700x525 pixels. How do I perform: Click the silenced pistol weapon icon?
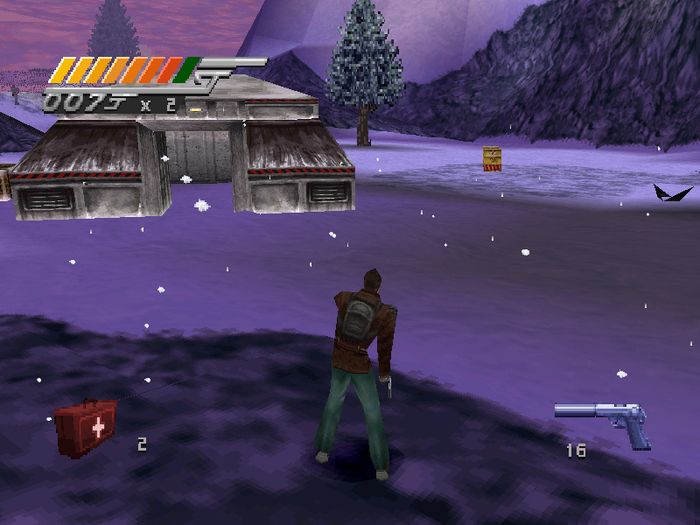click(606, 419)
